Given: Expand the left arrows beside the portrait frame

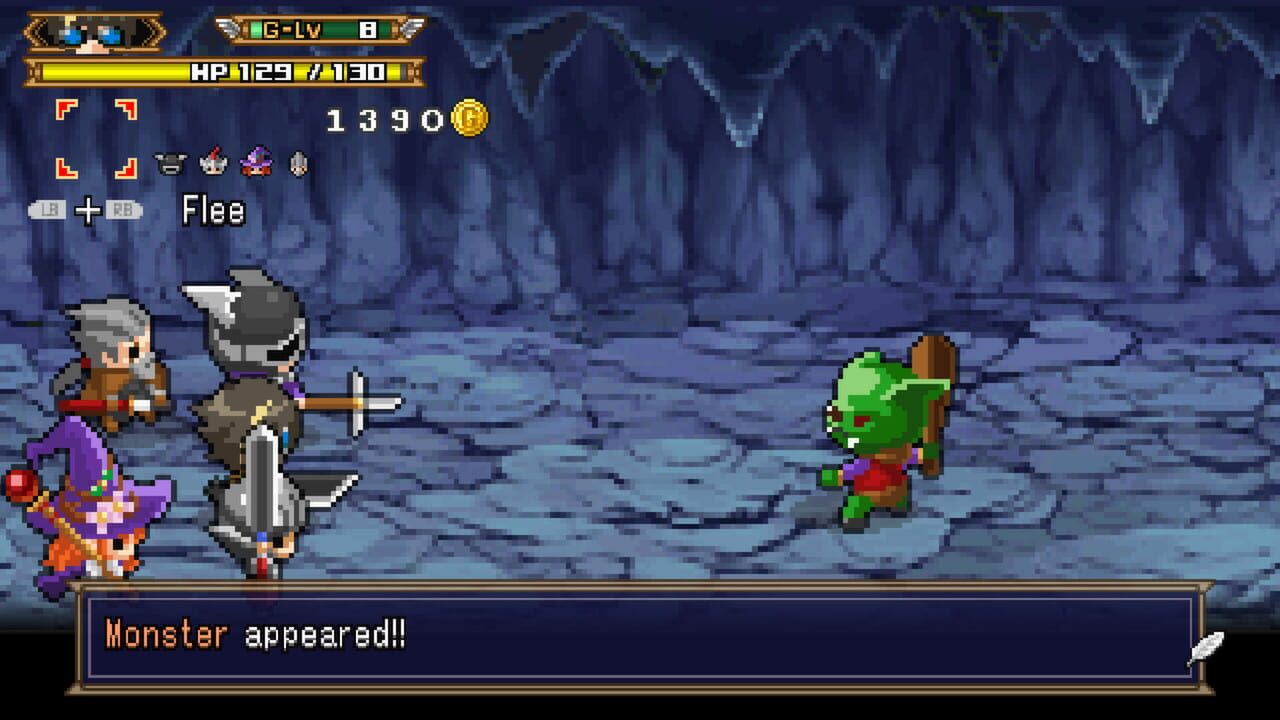Looking at the screenshot, I should (35, 30).
